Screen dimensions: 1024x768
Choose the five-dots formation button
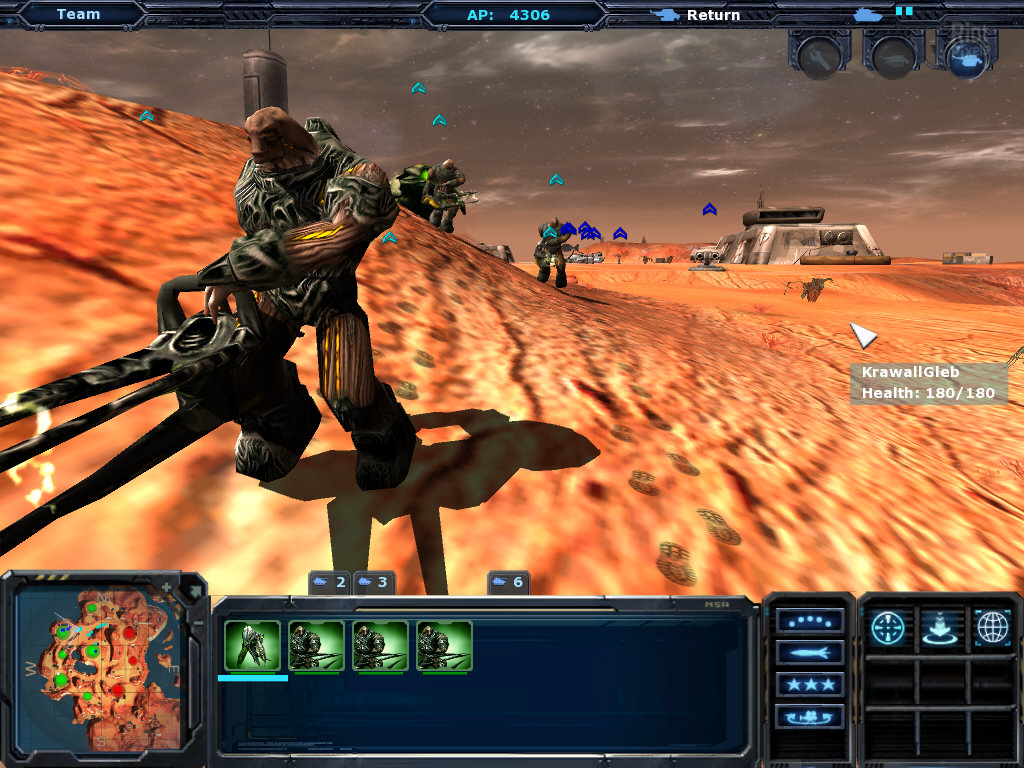tap(809, 621)
